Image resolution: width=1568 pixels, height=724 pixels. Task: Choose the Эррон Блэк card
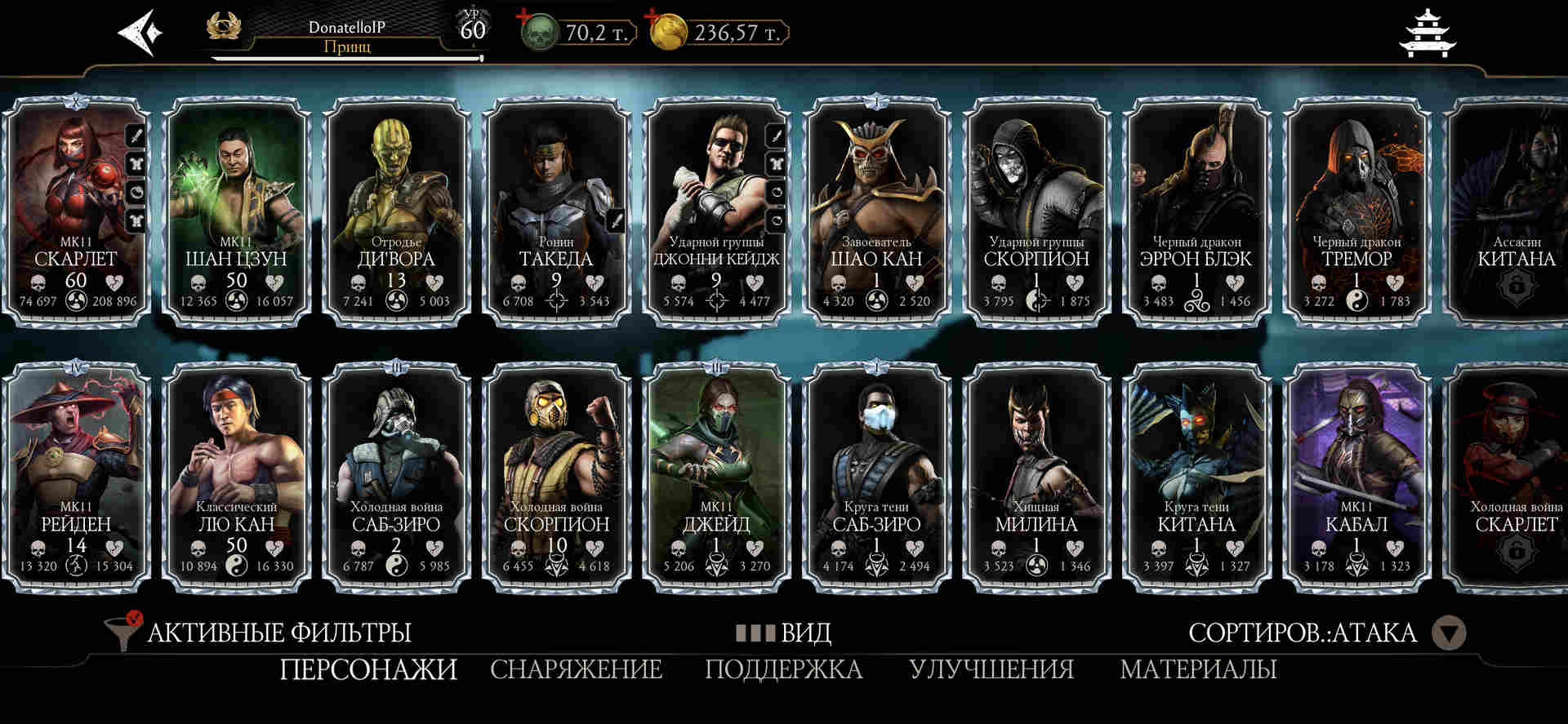tap(1196, 212)
